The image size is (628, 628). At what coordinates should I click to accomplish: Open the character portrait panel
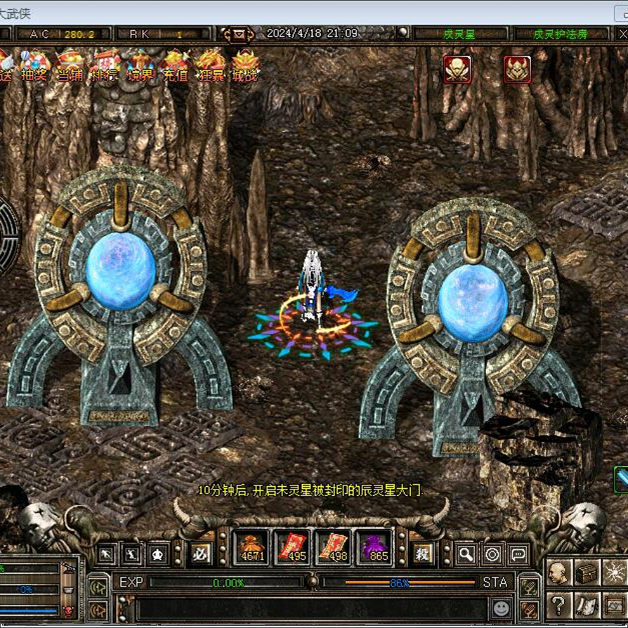click(x=558, y=573)
